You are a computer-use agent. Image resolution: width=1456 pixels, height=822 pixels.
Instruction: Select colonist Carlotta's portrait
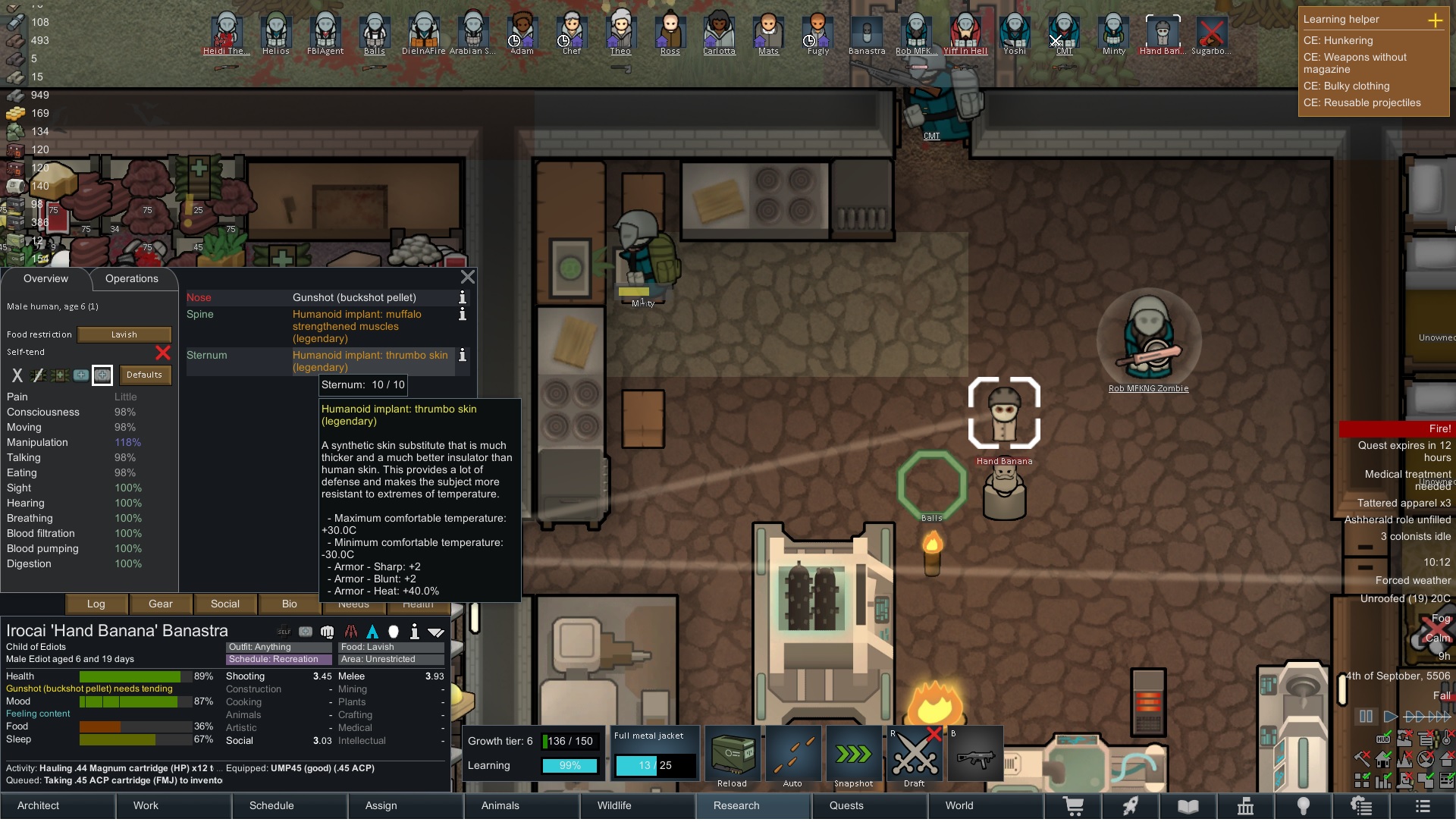pos(719,33)
